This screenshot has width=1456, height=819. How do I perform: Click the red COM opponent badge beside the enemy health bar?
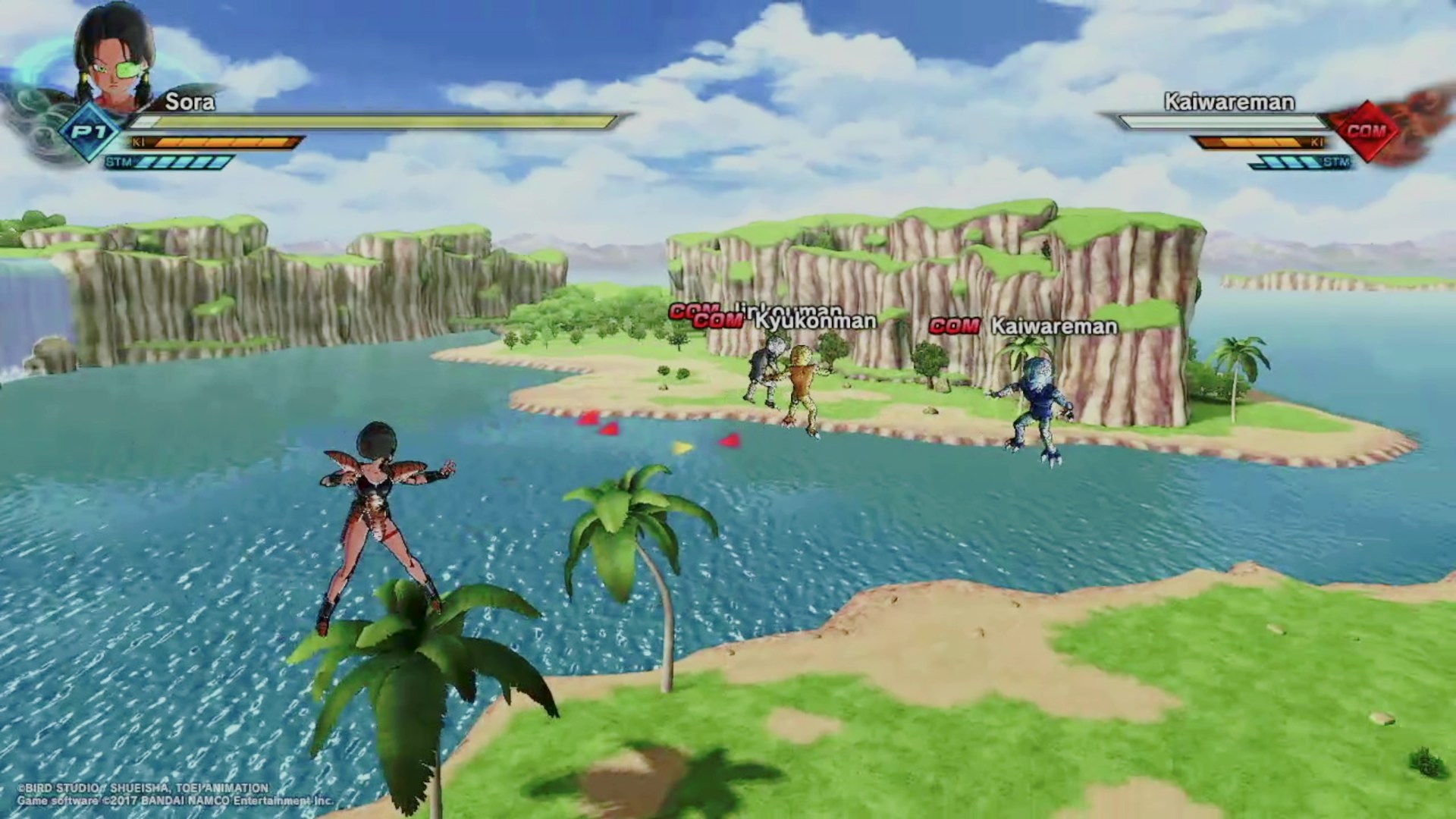1366,131
